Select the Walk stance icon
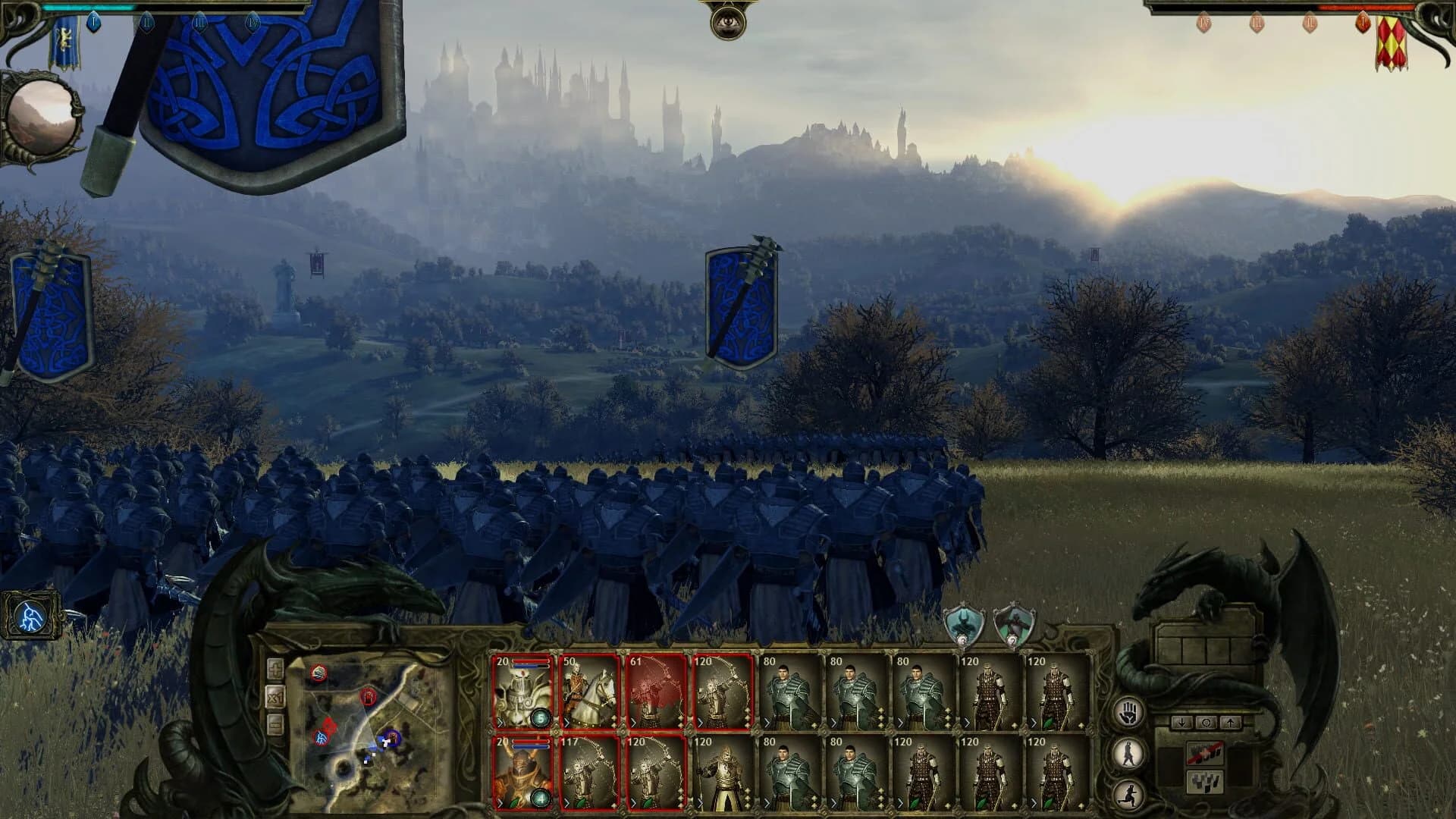1456x819 pixels. coord(1128,753)
